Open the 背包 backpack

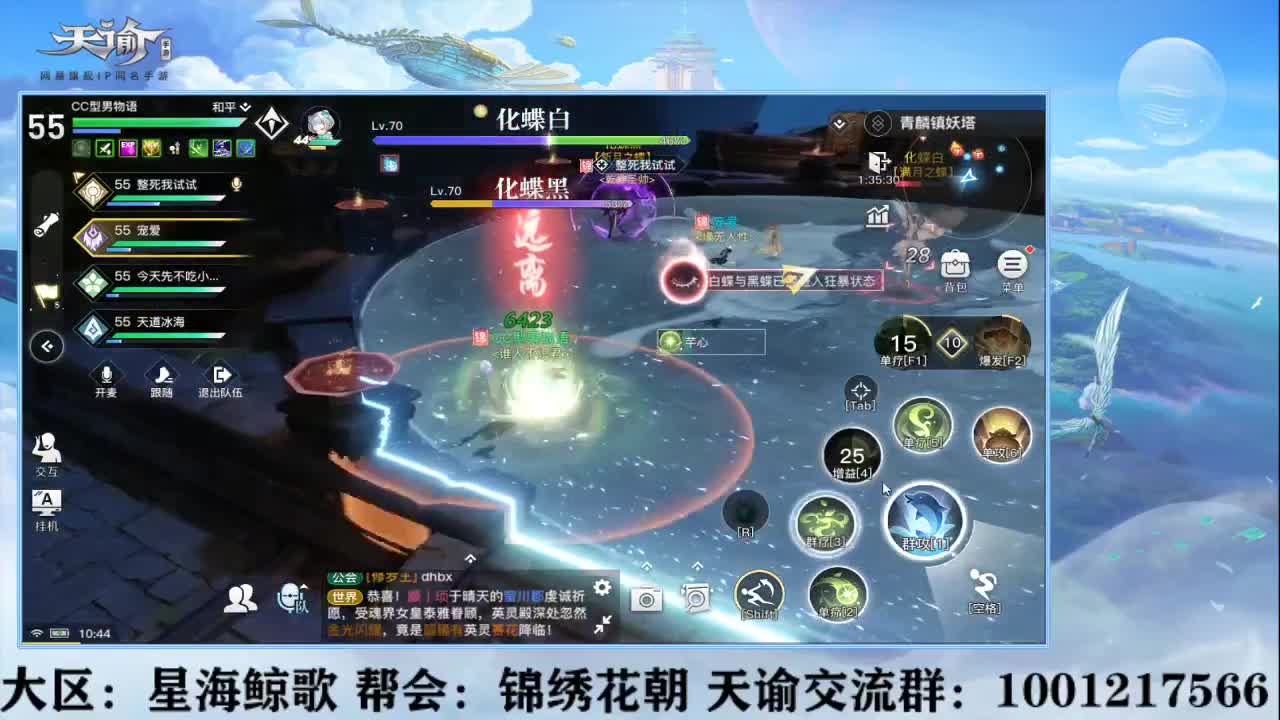pos(953,262)
